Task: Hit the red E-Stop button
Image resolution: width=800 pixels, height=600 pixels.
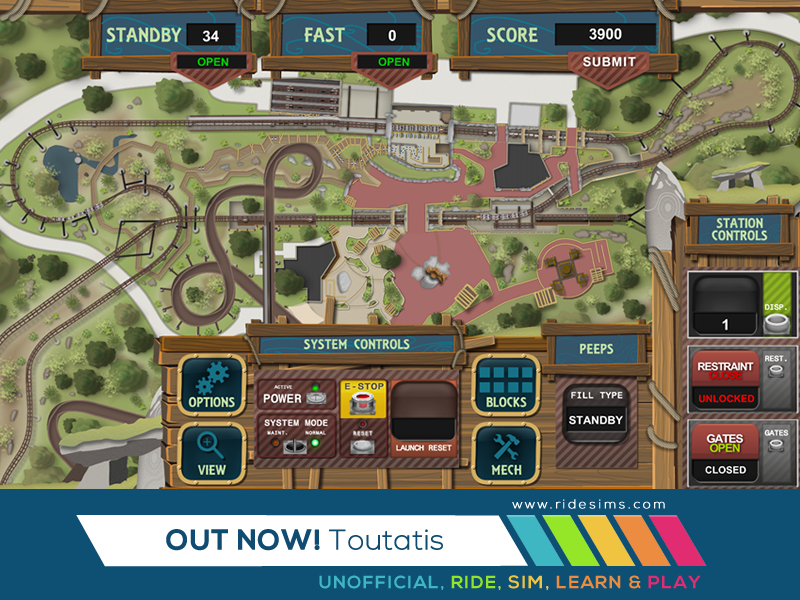Action: coord(363,404)
